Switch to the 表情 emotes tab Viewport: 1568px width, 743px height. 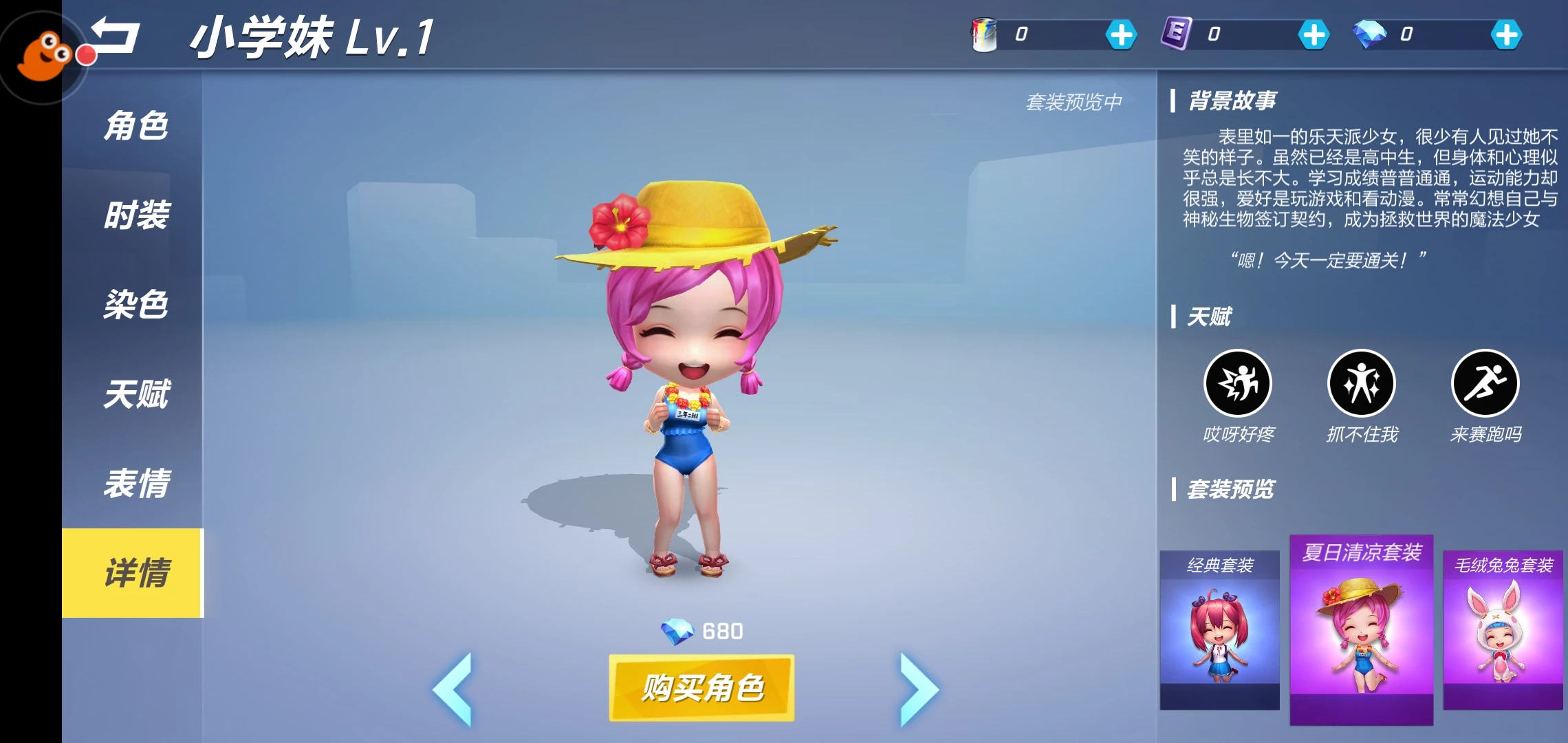[x=135, y=484]
